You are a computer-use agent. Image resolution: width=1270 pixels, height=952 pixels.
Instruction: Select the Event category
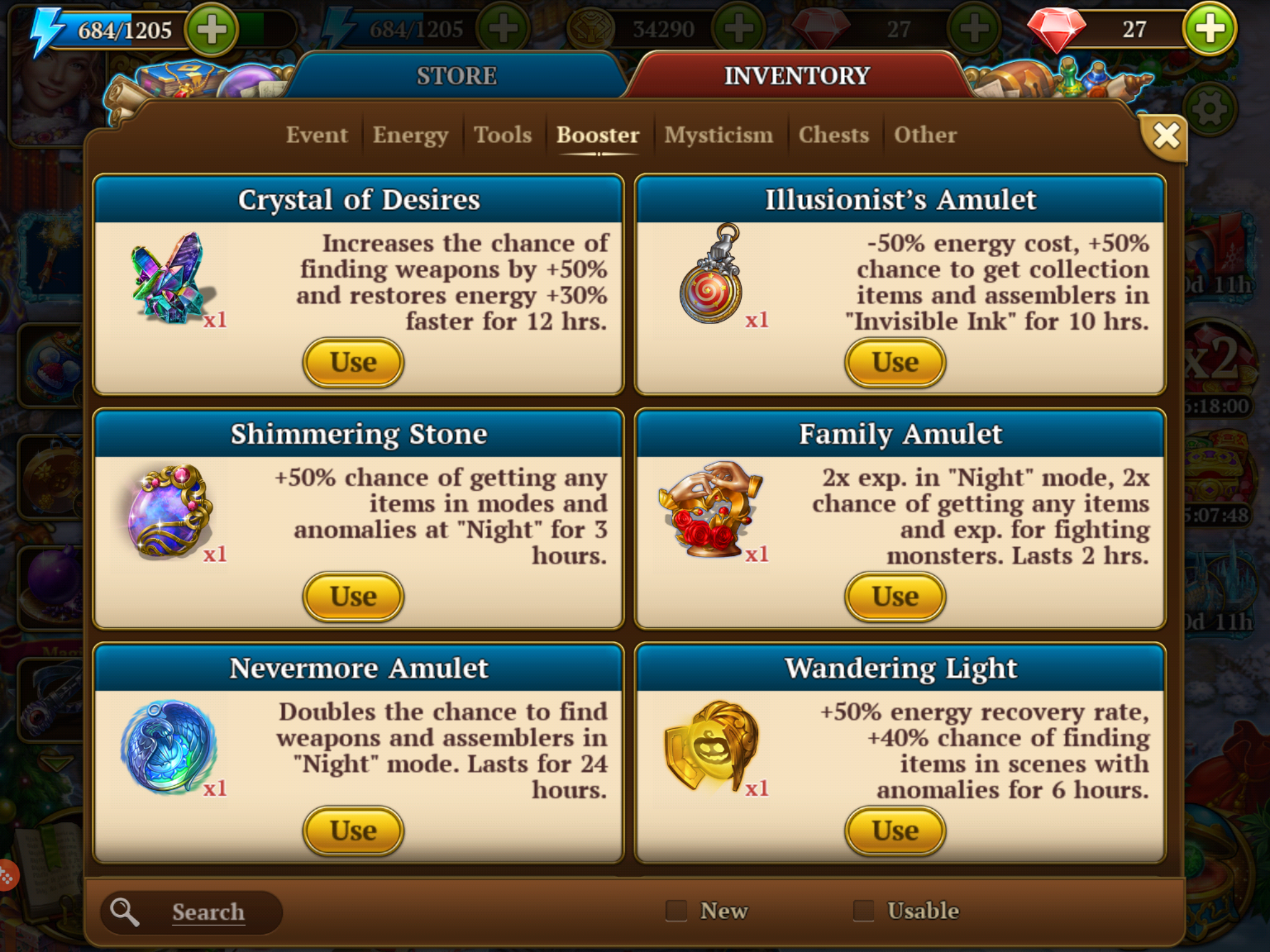(316, 135)
